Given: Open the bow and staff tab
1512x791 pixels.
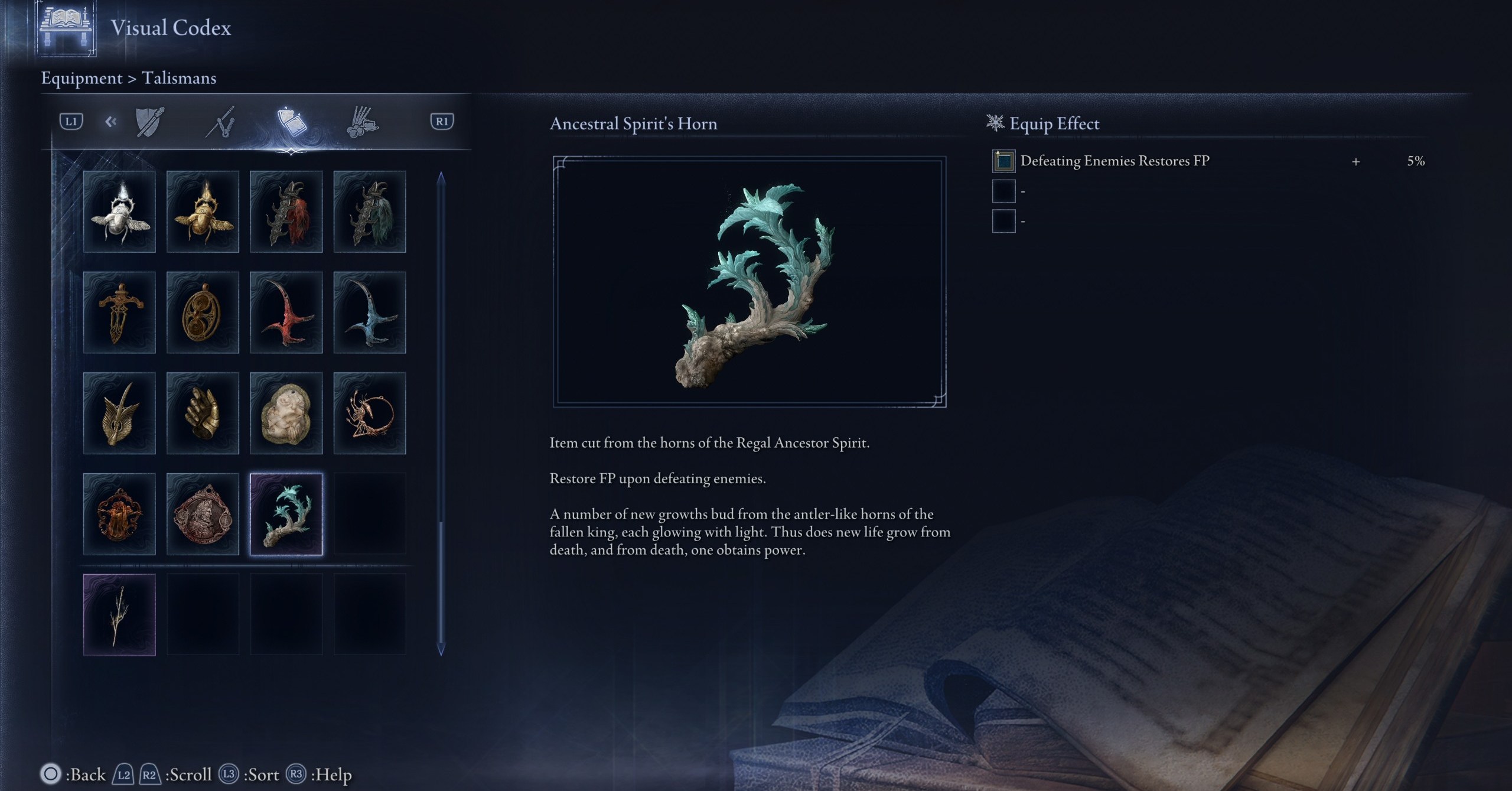Looking at the screenshot, I should [x=221, y=122].
